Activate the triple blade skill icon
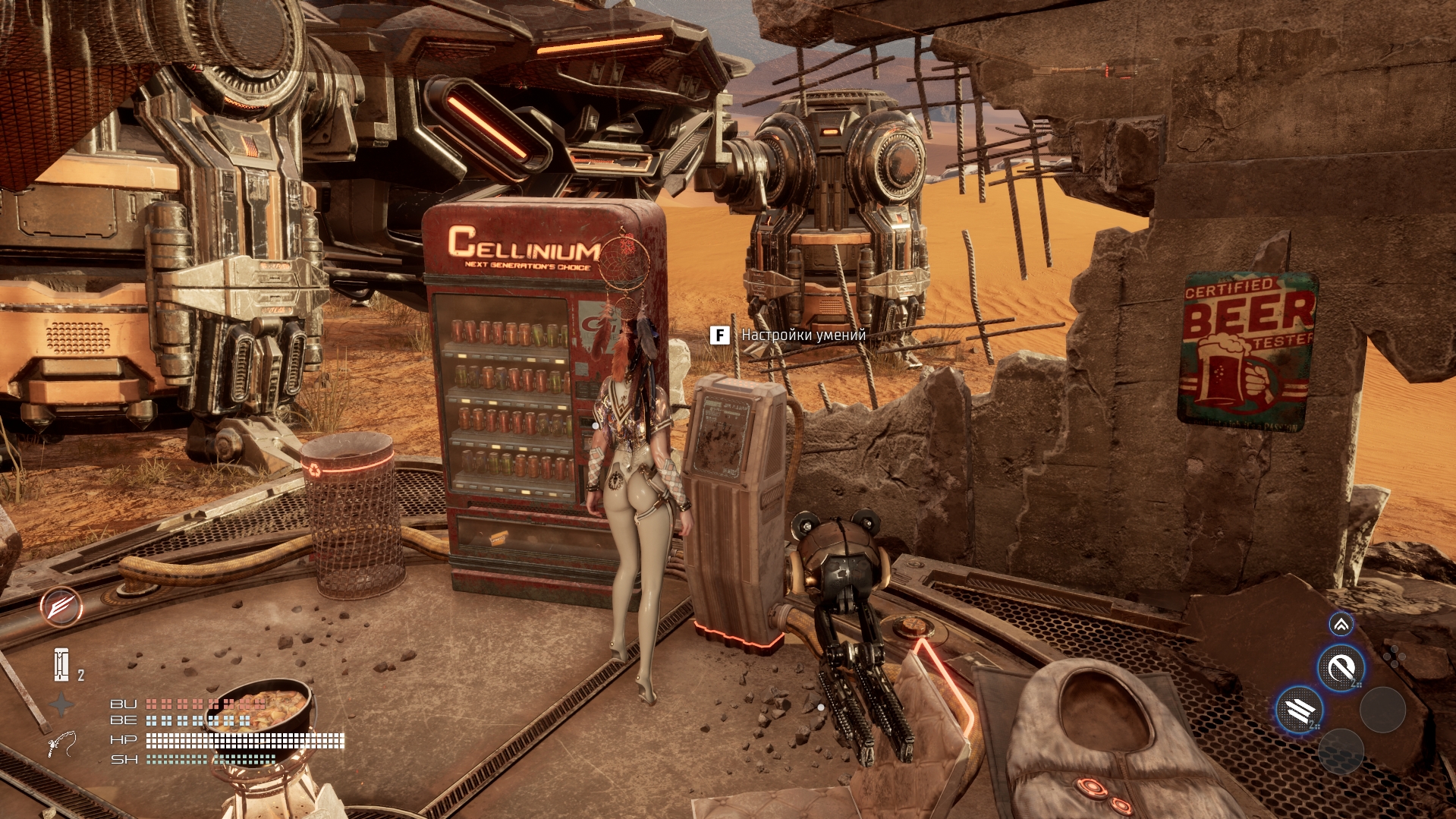The image size is (1456, 819). 1300,710
